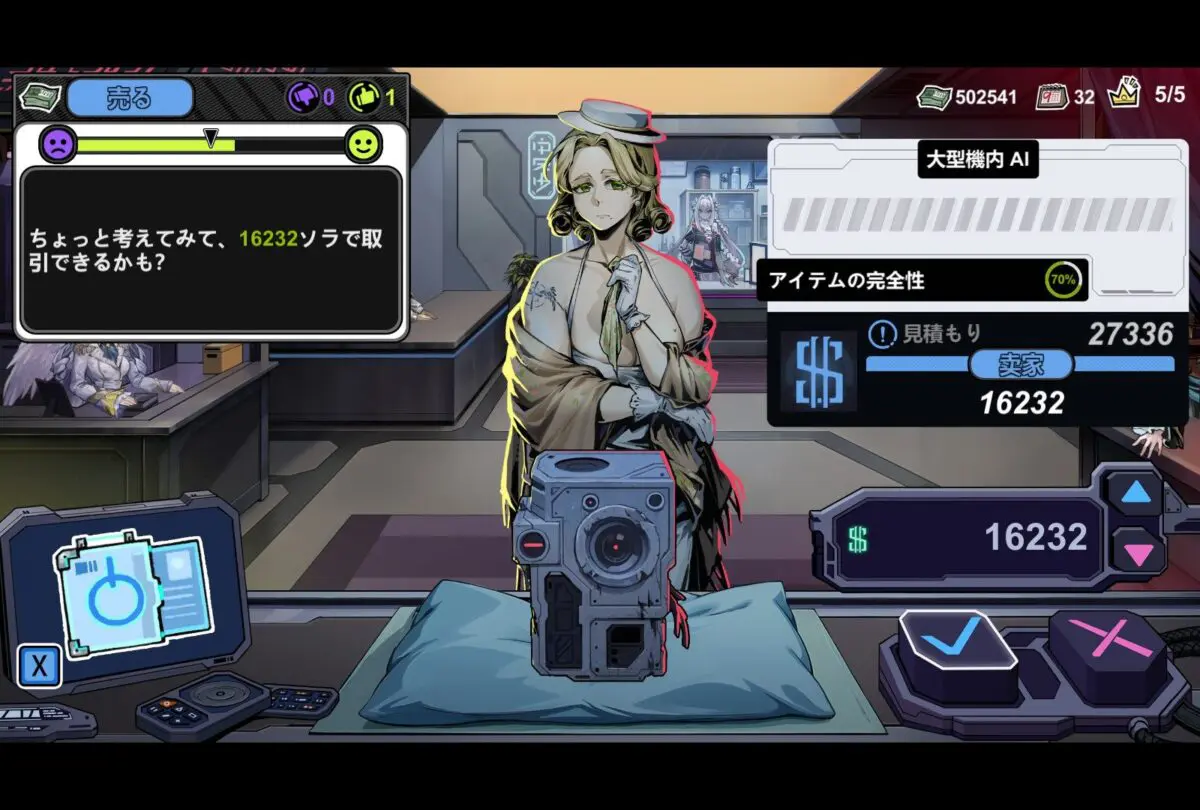
Task: Open the calendar day counter icon
Action: point(1049,97)
